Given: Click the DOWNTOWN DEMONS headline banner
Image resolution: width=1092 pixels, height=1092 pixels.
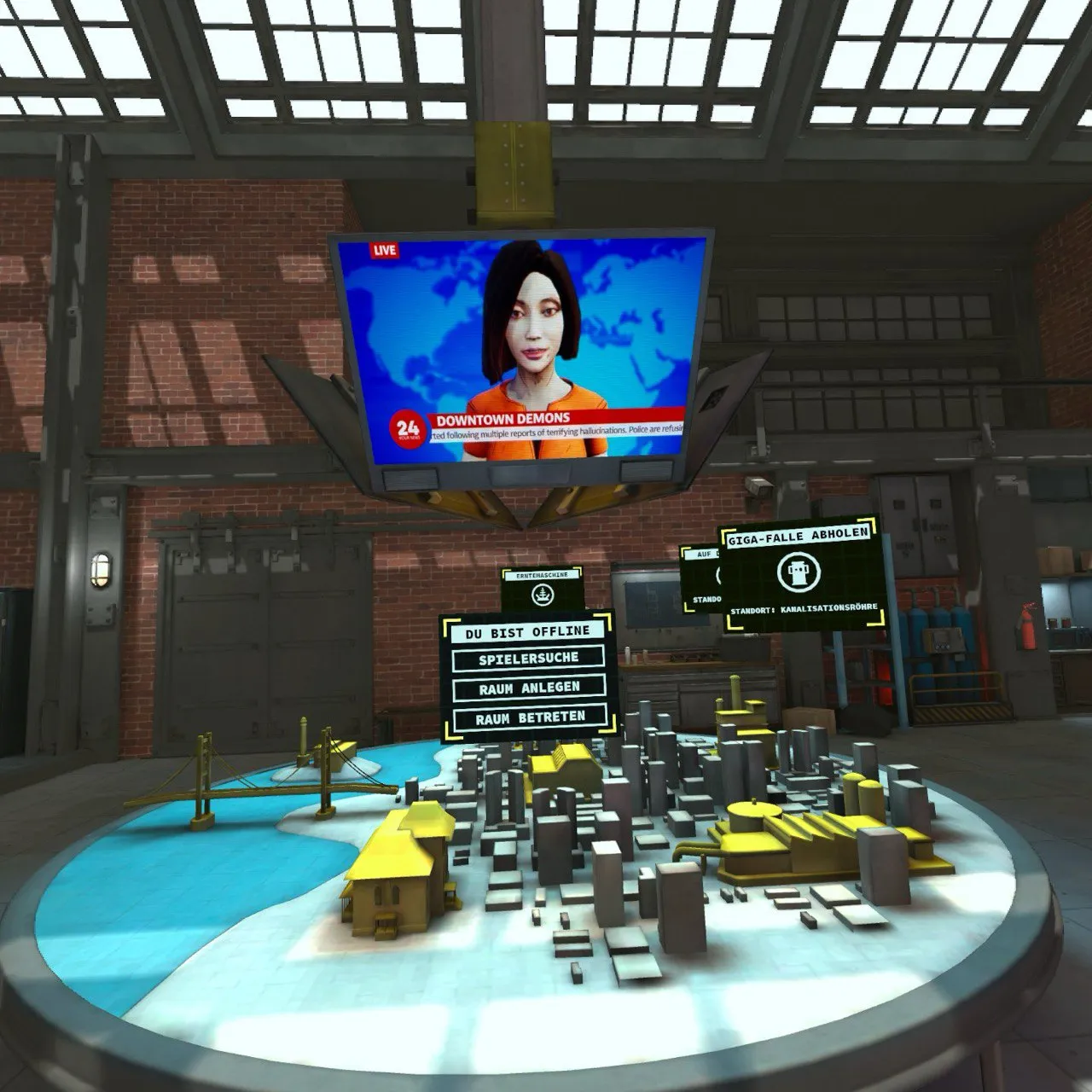Looking at the screenshot, I should [503, 419].
